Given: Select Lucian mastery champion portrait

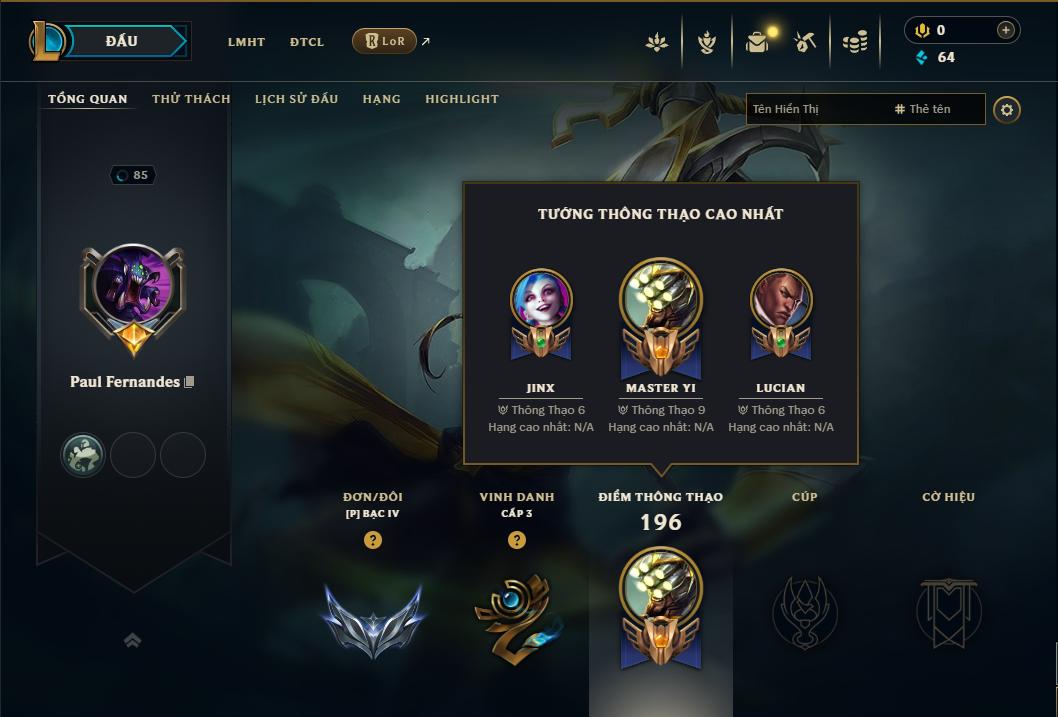Looking at the screenshot, I should click(780, 299).
